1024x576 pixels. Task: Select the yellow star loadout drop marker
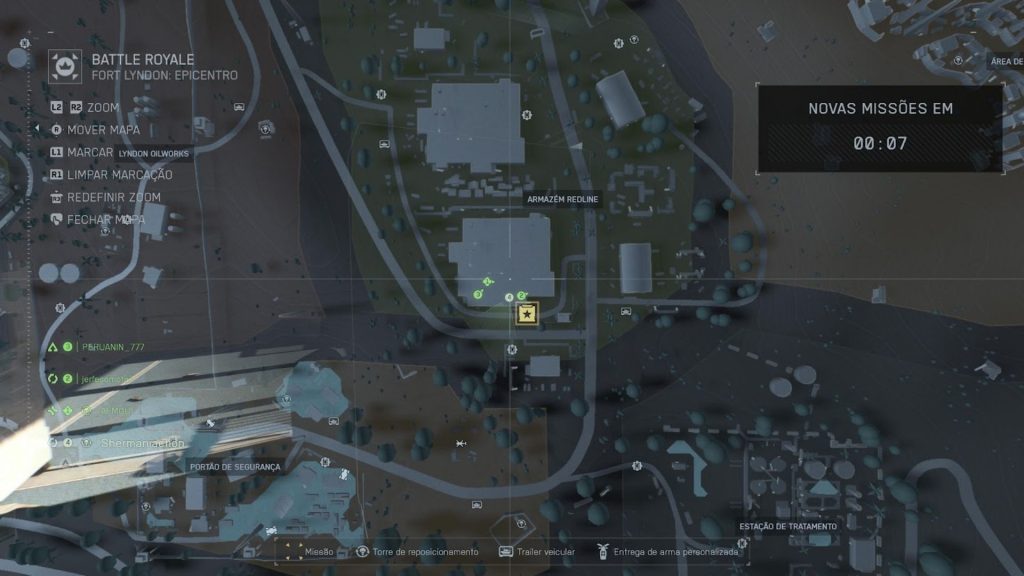(527, 315)
